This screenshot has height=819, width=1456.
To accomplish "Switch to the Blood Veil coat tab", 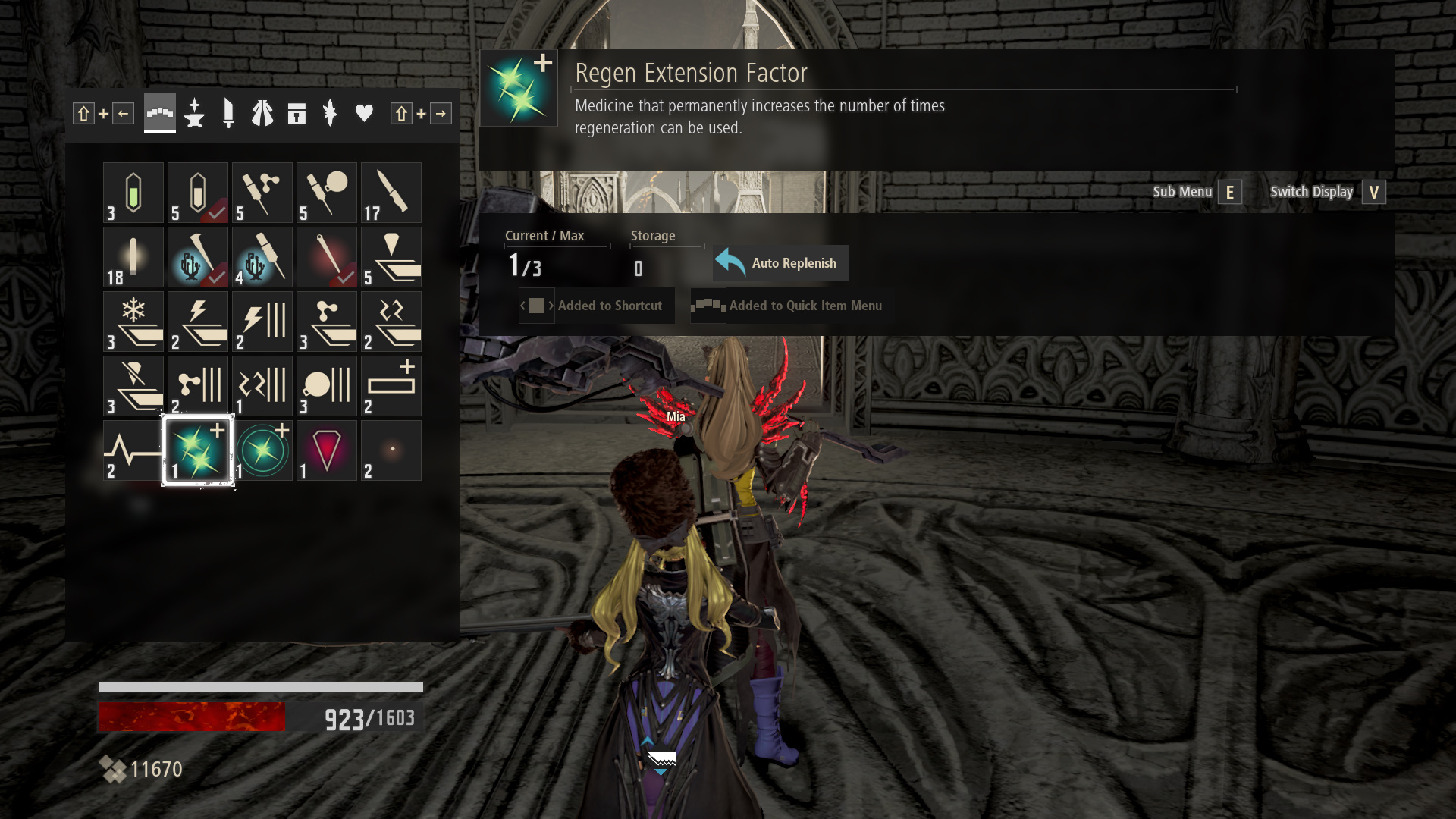I will (x=262, y=113).
